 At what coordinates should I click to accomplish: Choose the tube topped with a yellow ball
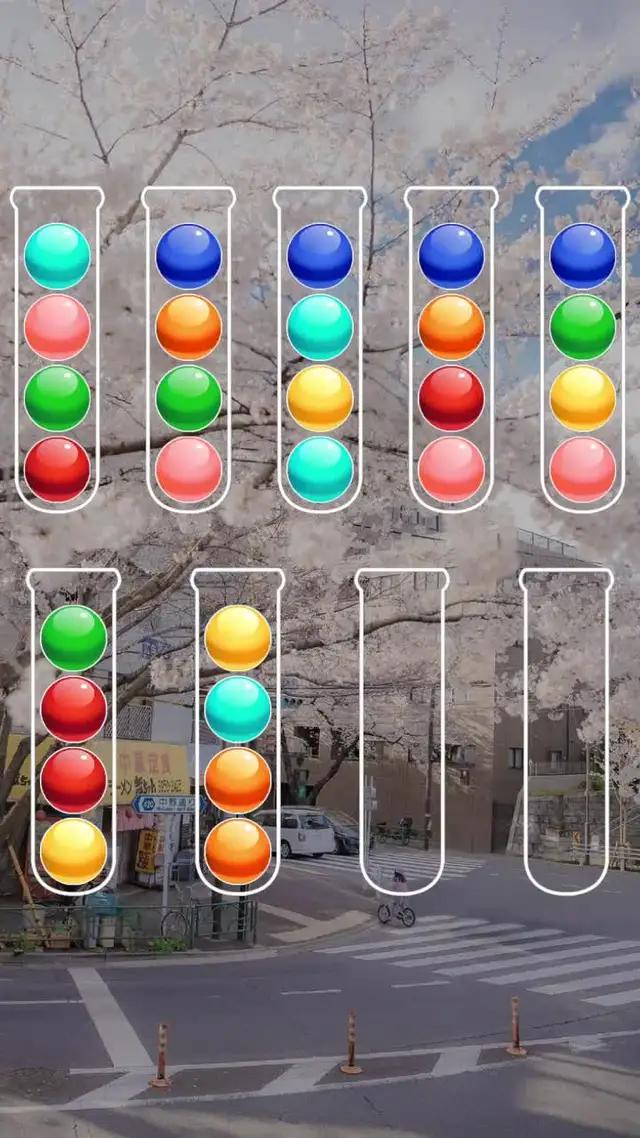tap(237, 732)
